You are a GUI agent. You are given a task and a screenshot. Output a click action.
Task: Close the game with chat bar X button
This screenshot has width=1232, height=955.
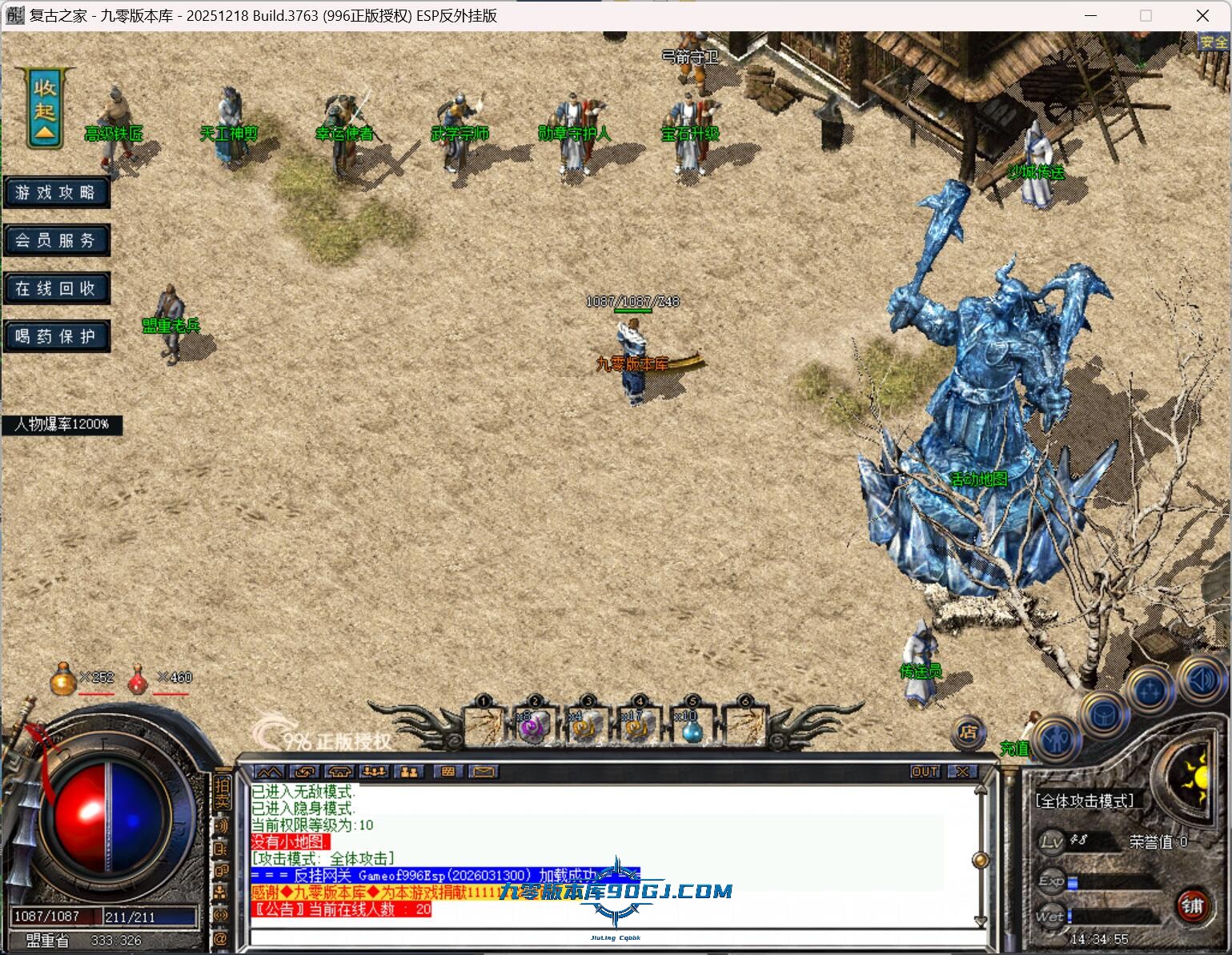point(962,772)
